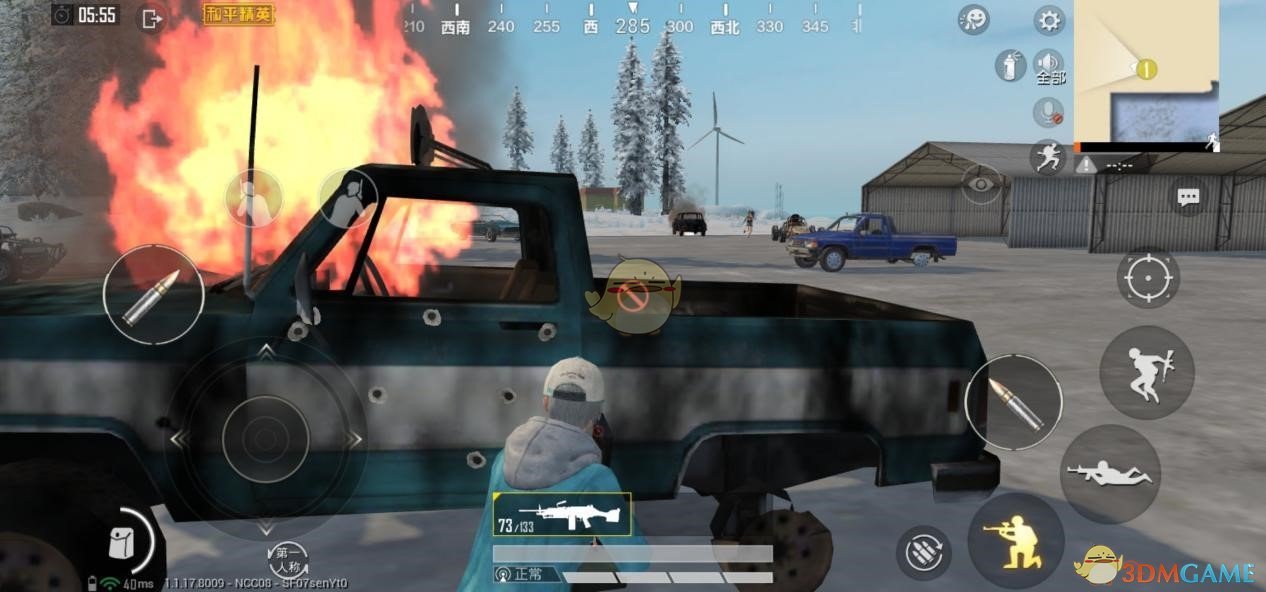
Task: Open the settings gear
Action: [x=1049, y=20]
